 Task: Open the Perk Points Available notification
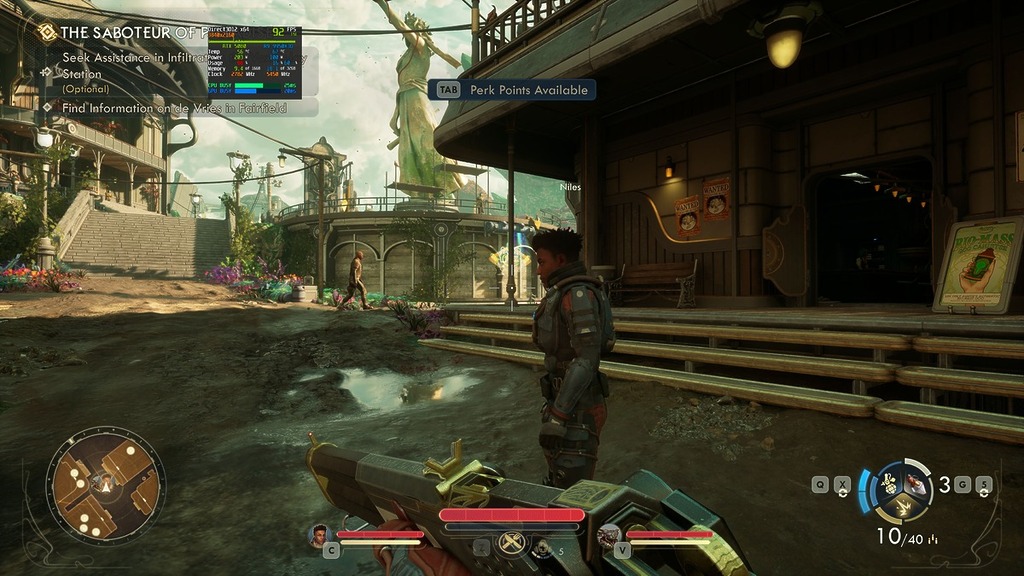[511, 90]
